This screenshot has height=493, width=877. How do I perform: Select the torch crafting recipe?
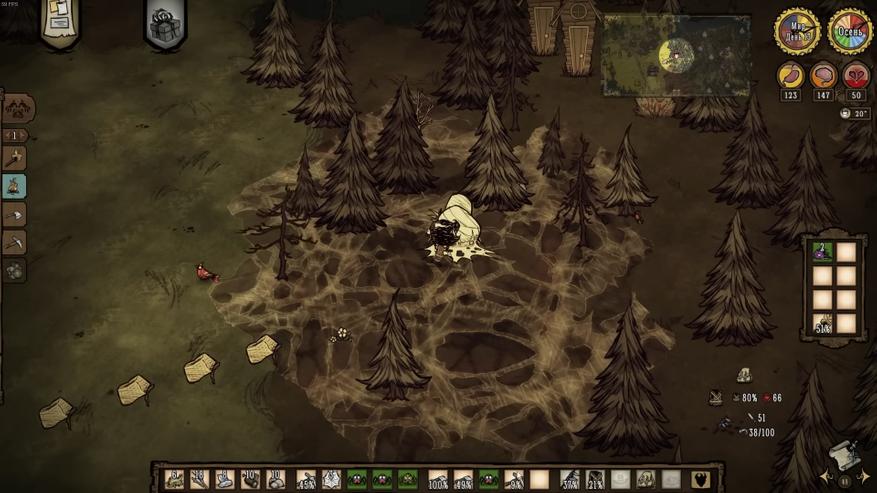[x=15, y=158]
